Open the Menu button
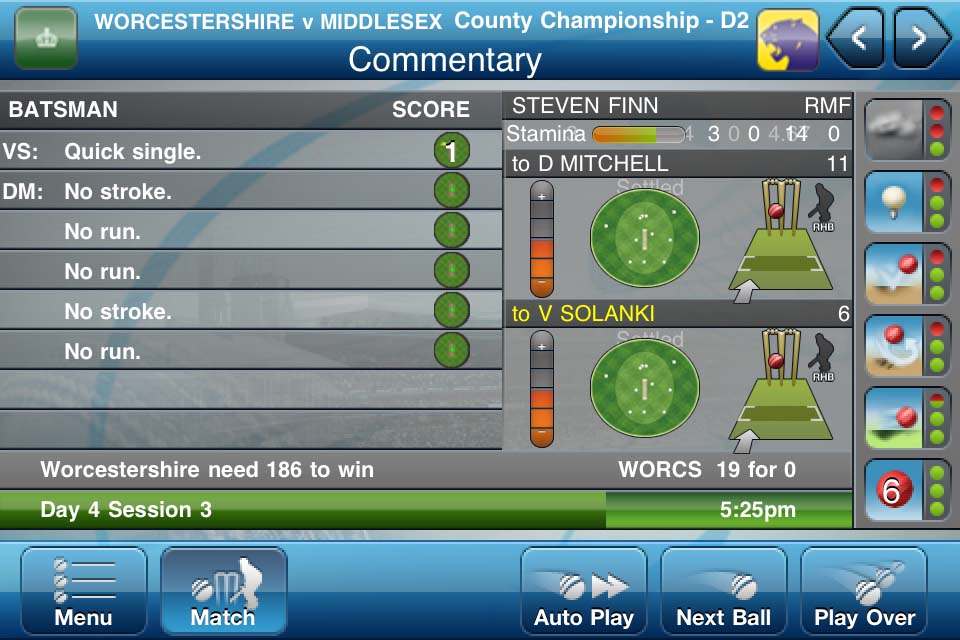Screen dimensions: 960x640 [x=83, y=592]
